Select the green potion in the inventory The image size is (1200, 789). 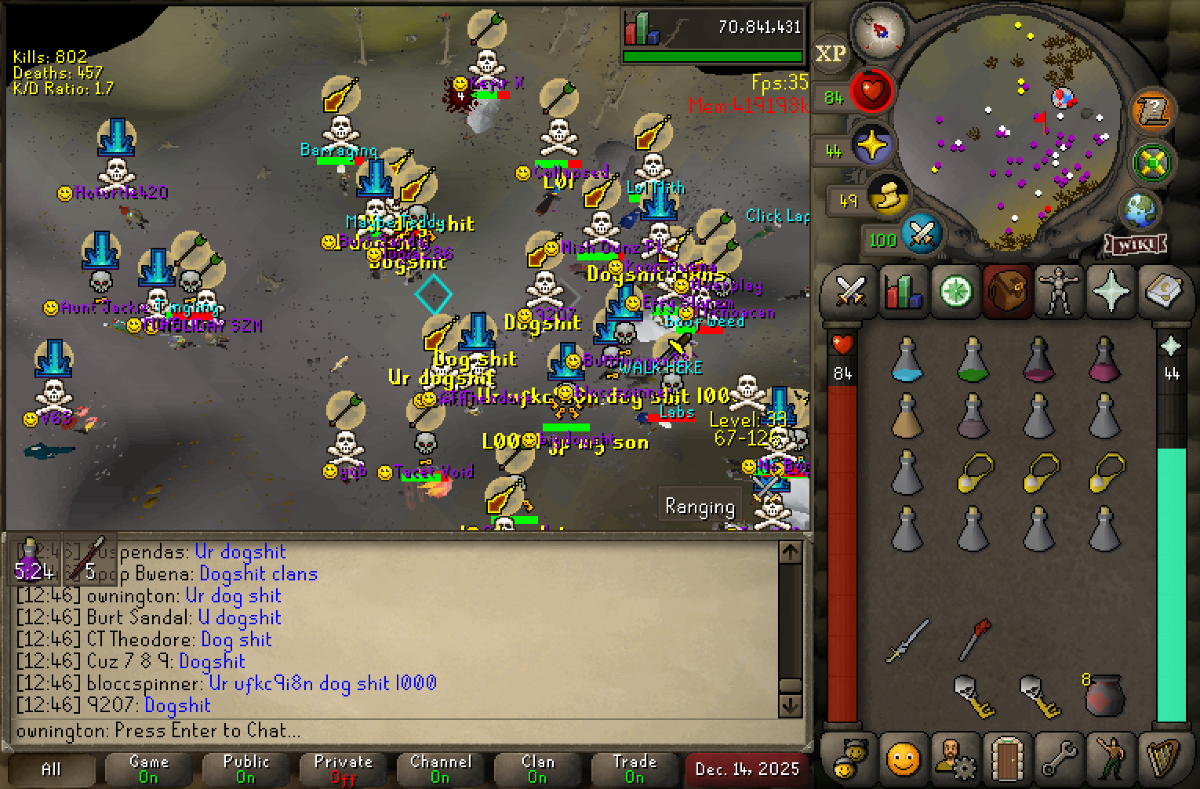click(x=972, y=359)
